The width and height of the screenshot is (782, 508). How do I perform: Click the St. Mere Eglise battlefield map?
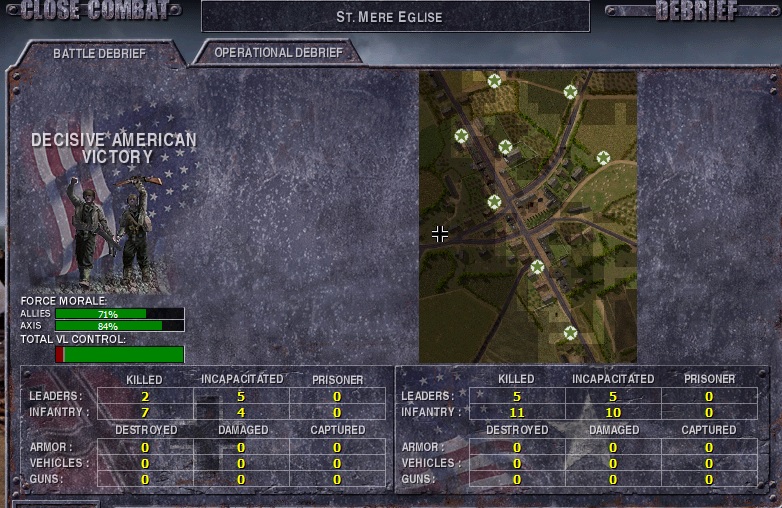pyautogui.click(x=527, y=216)
